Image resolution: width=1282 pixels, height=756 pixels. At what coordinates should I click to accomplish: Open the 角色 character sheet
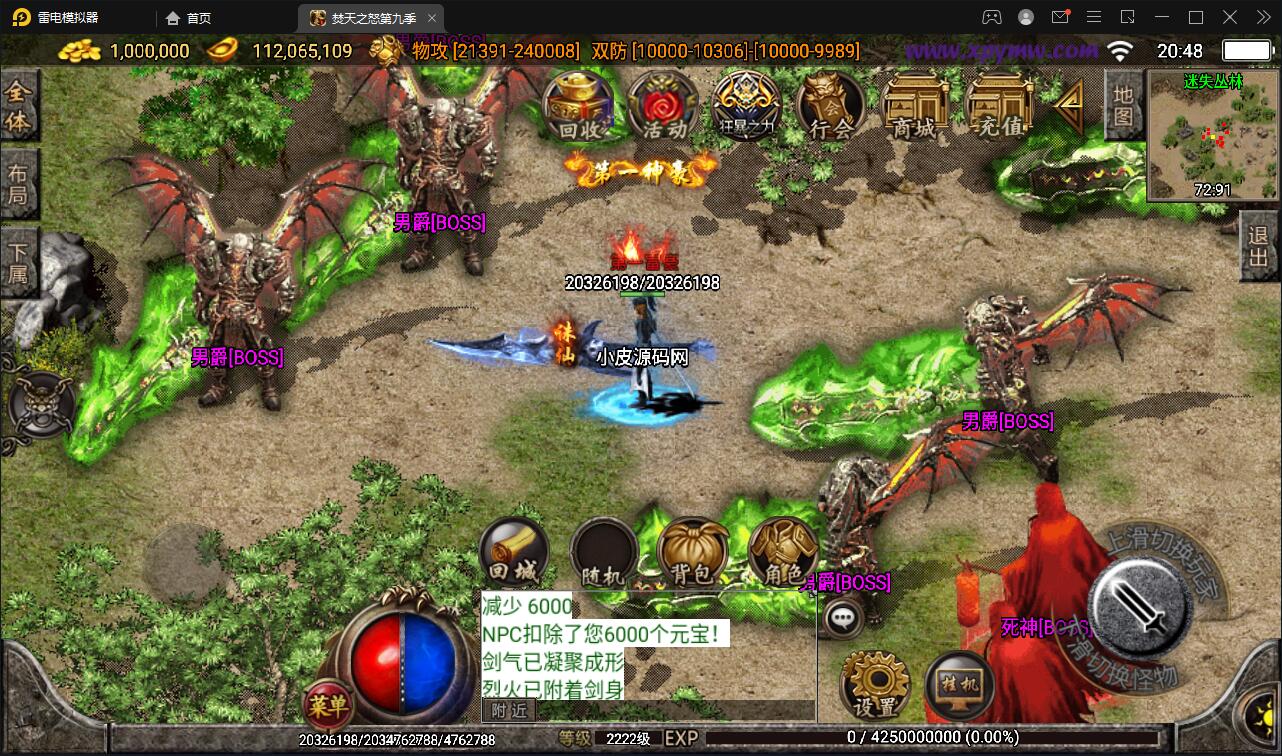[x=782, y=552]
